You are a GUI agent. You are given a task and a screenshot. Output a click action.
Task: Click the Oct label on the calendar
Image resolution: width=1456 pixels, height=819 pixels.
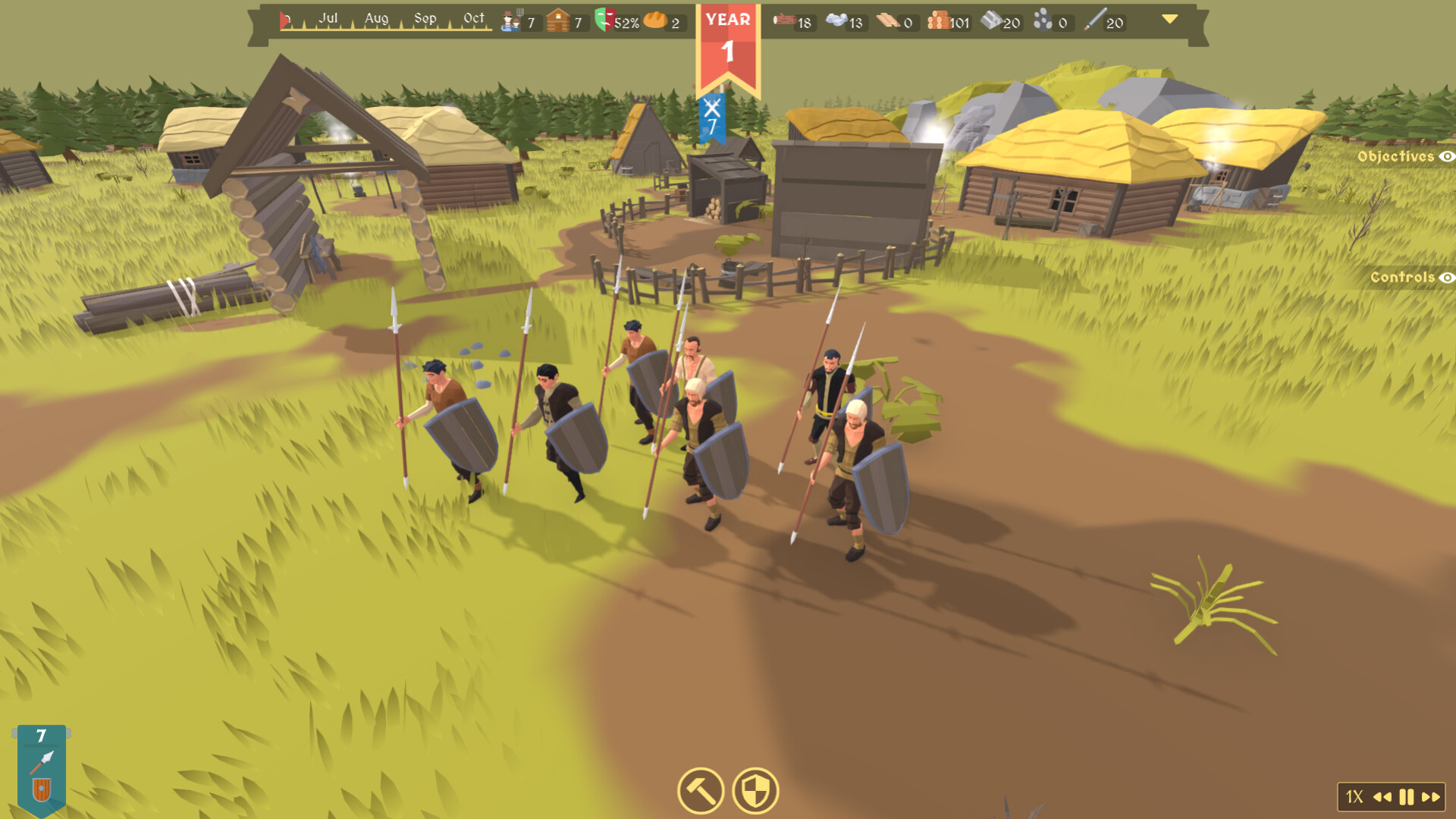[x=472, y=17]
